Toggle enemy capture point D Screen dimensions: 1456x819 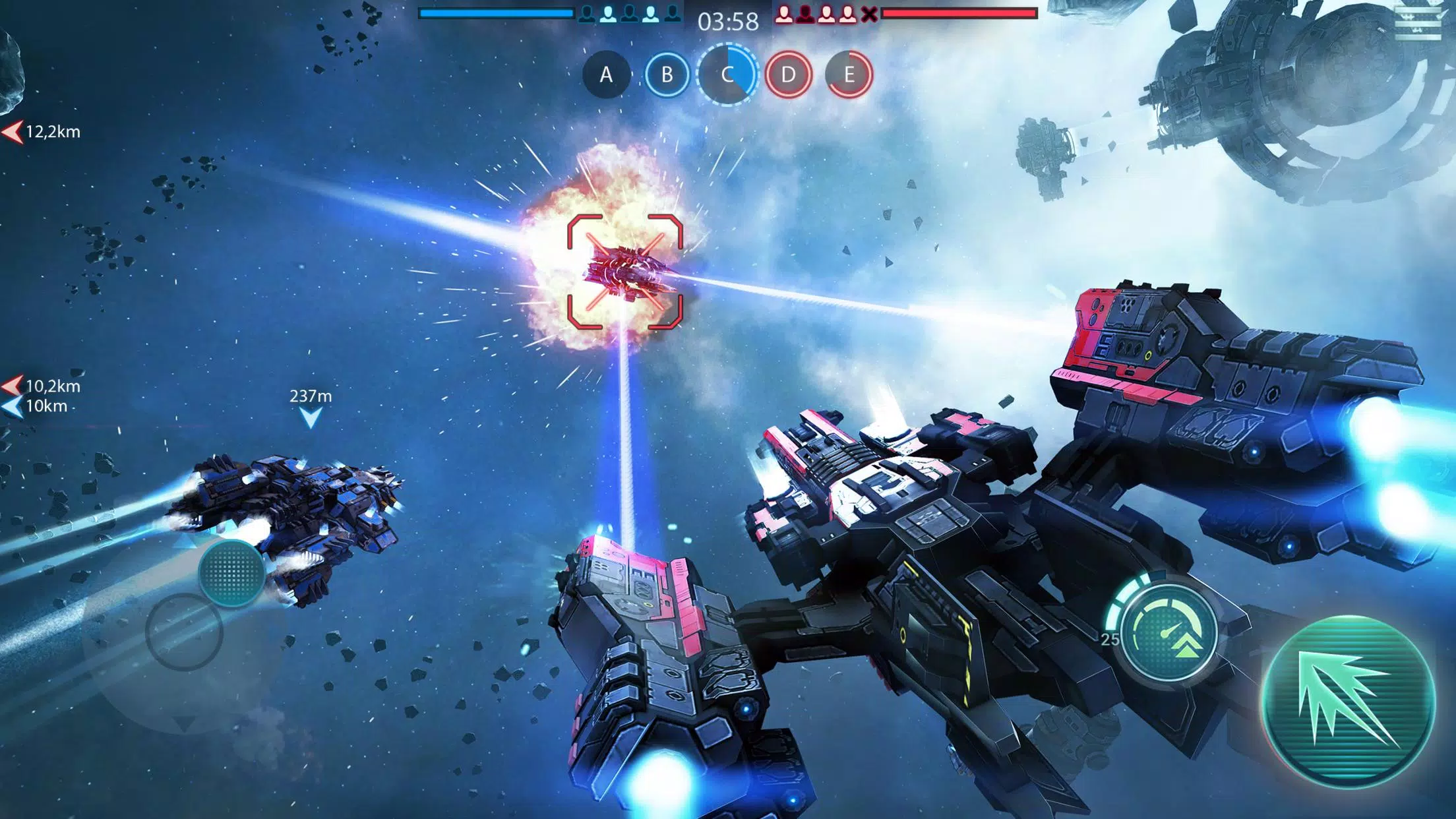click(x=789, y=75)
